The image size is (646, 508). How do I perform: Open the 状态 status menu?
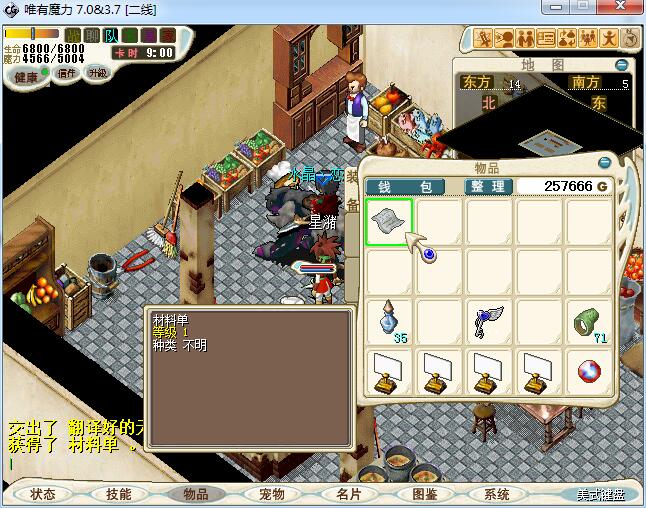[x=43, y=494]
